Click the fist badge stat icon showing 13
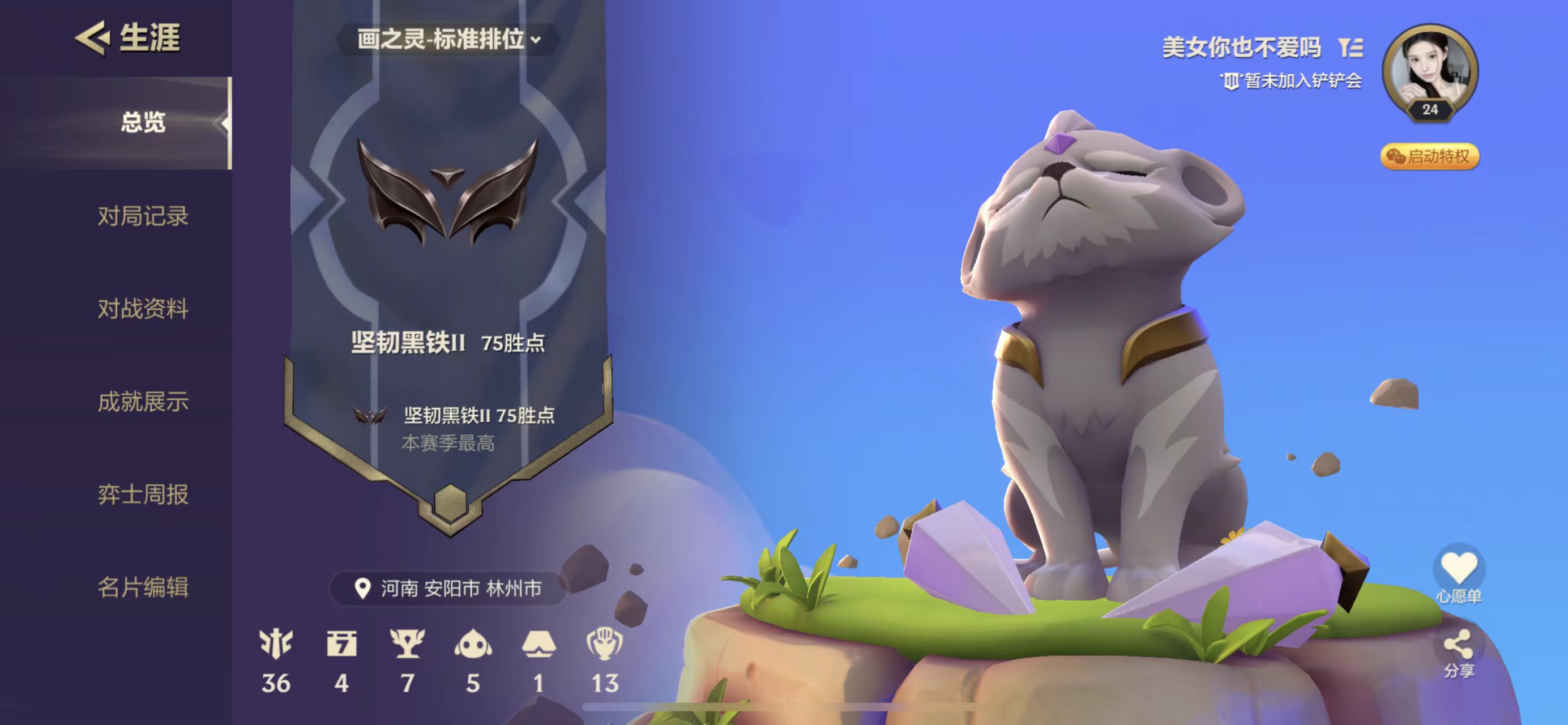 tap(604, 644)
